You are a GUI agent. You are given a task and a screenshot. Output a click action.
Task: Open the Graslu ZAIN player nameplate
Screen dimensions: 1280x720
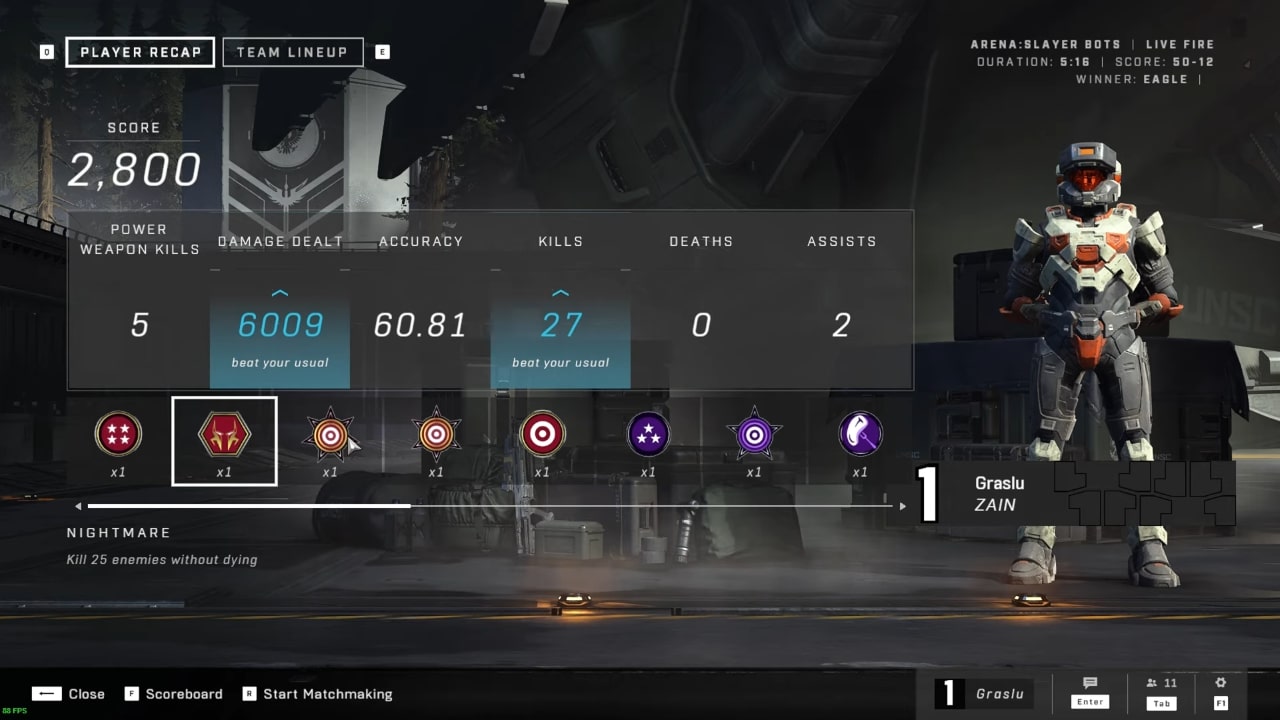tap(1075, 493)
